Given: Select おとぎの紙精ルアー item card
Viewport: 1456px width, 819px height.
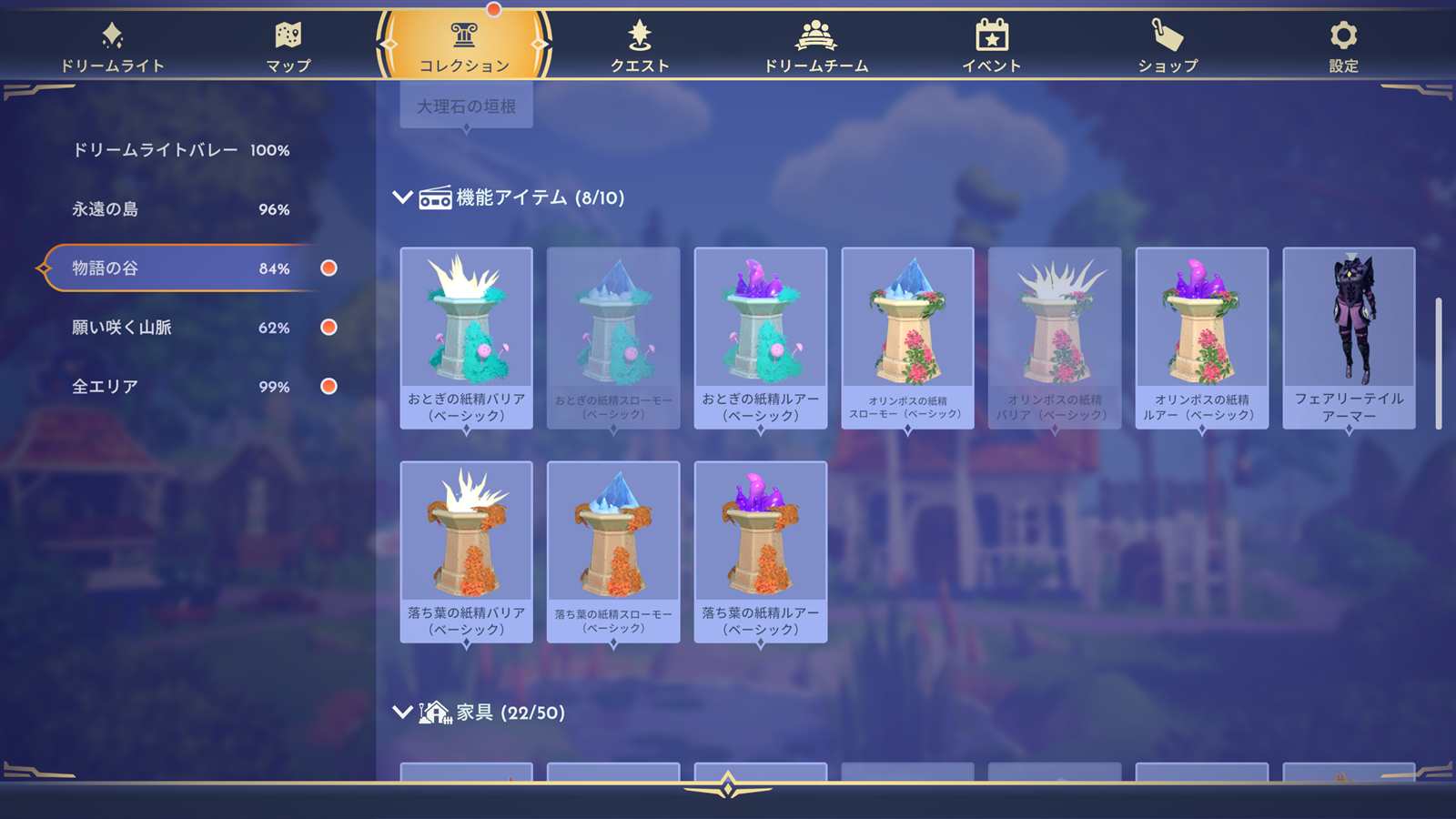Looking at the screenshot, I should click(x=760, y=337).
